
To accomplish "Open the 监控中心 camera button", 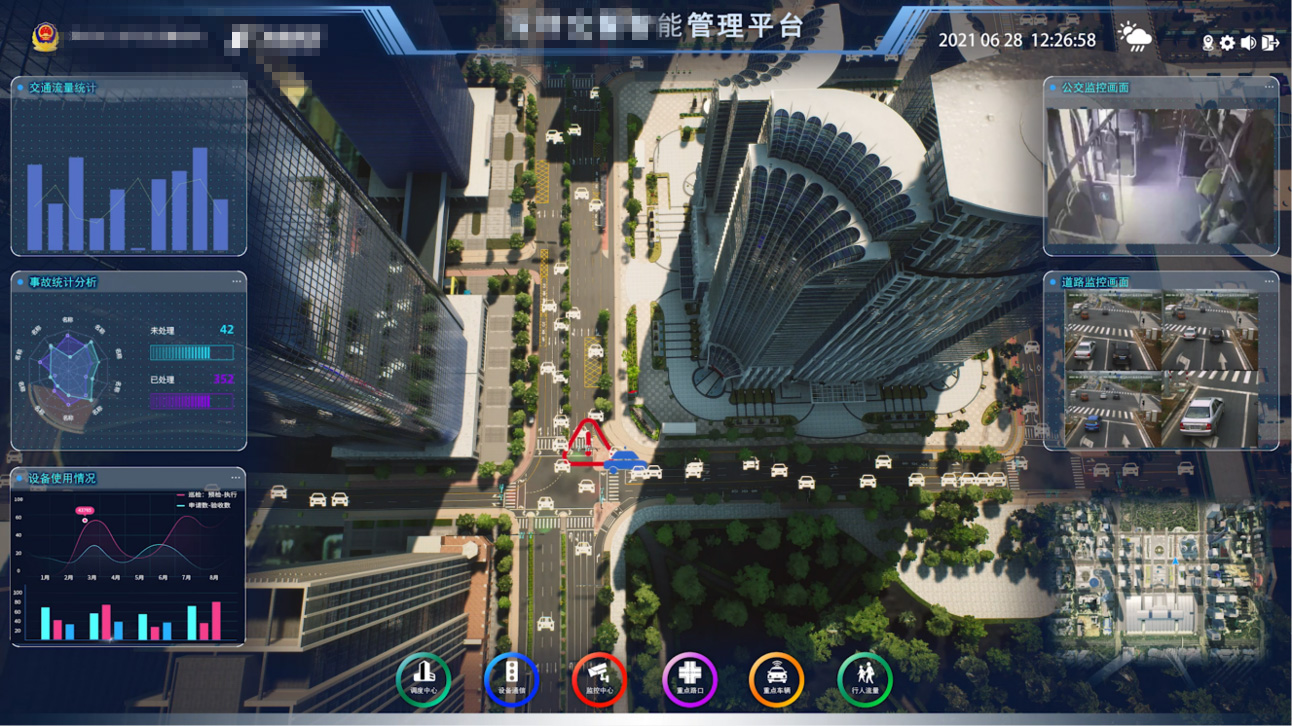I will 599,679.
